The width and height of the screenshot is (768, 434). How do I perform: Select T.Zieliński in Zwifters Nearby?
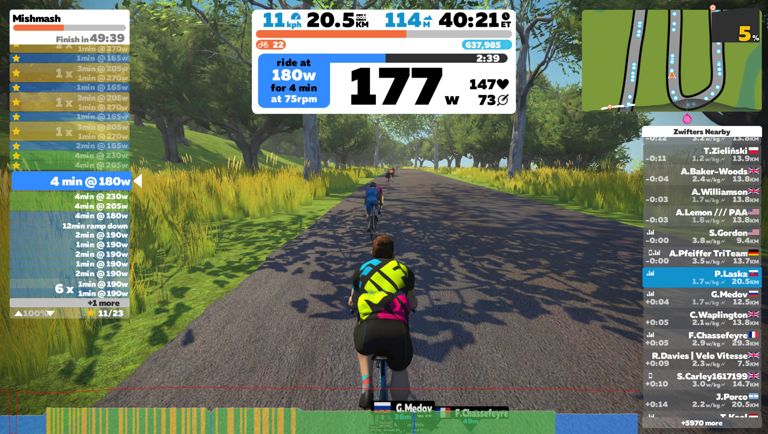tap(701, 154)
